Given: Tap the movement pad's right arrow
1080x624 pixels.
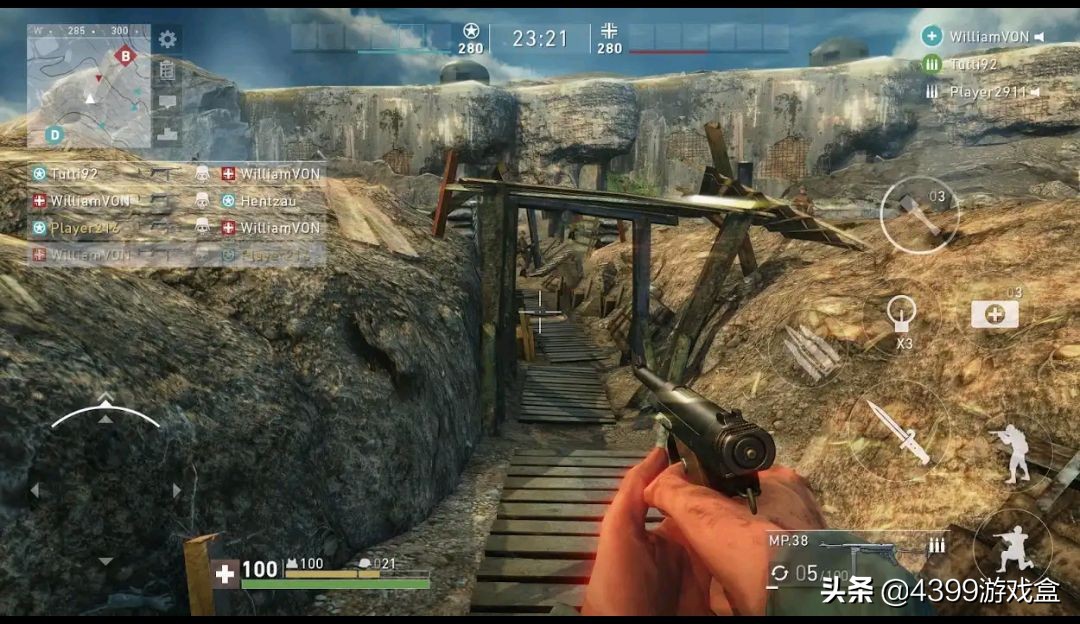Looking at the screenshot, I should (x=177, y=490).
